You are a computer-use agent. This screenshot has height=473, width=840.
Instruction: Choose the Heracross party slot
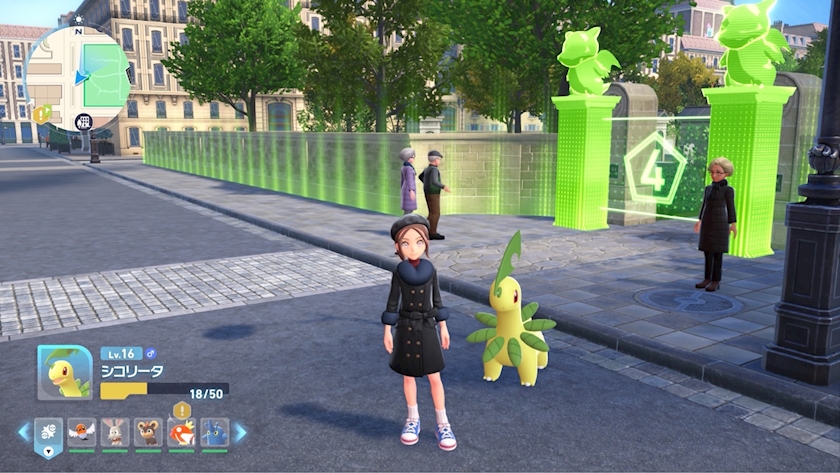[214, 432]
